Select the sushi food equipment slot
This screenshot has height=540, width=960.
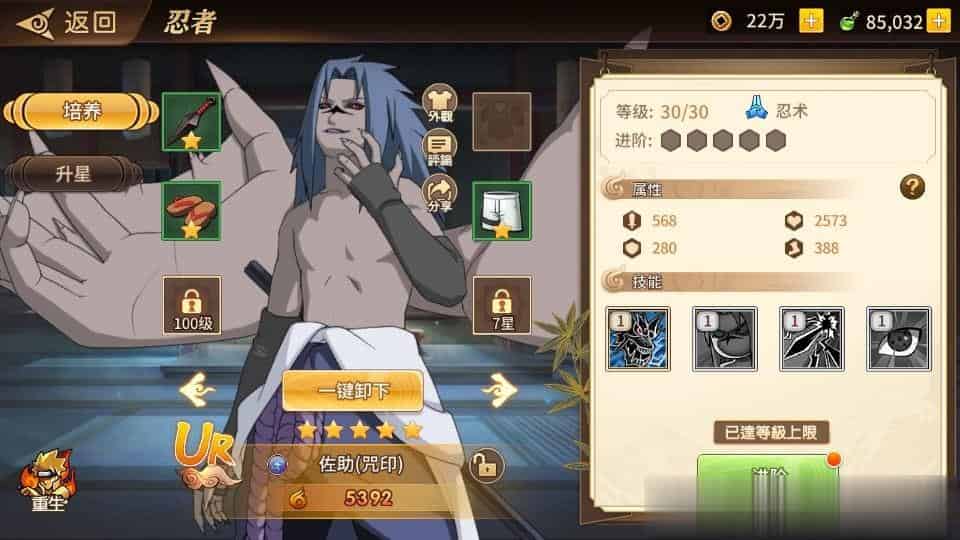click(x=191, y=210)
